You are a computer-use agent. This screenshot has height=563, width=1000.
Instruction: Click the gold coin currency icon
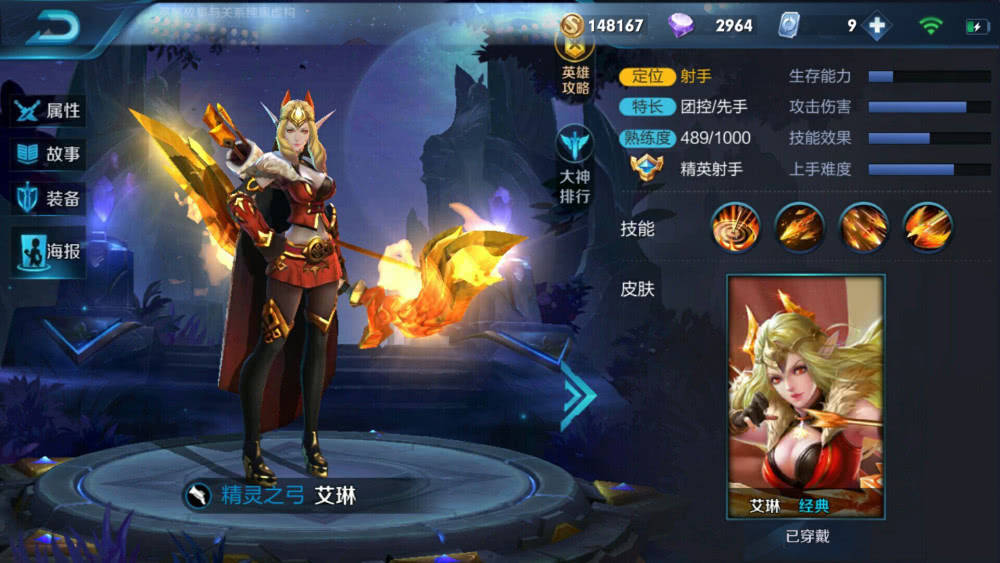572,26
